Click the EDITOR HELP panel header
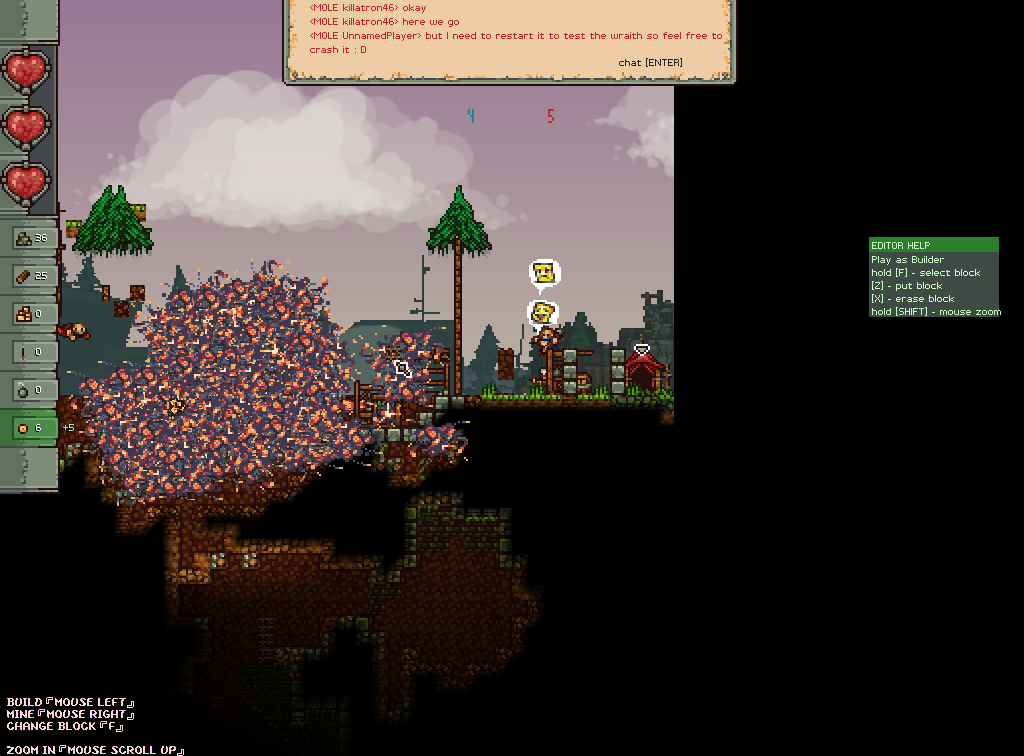This screenshot has height=756, width=1024. tap(933, 245)
